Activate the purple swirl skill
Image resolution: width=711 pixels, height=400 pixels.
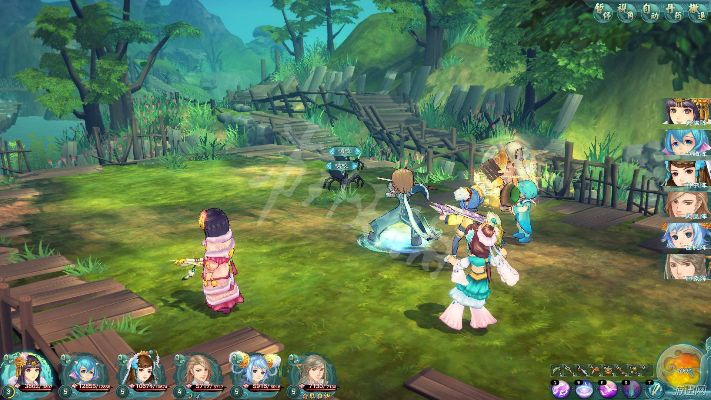click(561, 389)
